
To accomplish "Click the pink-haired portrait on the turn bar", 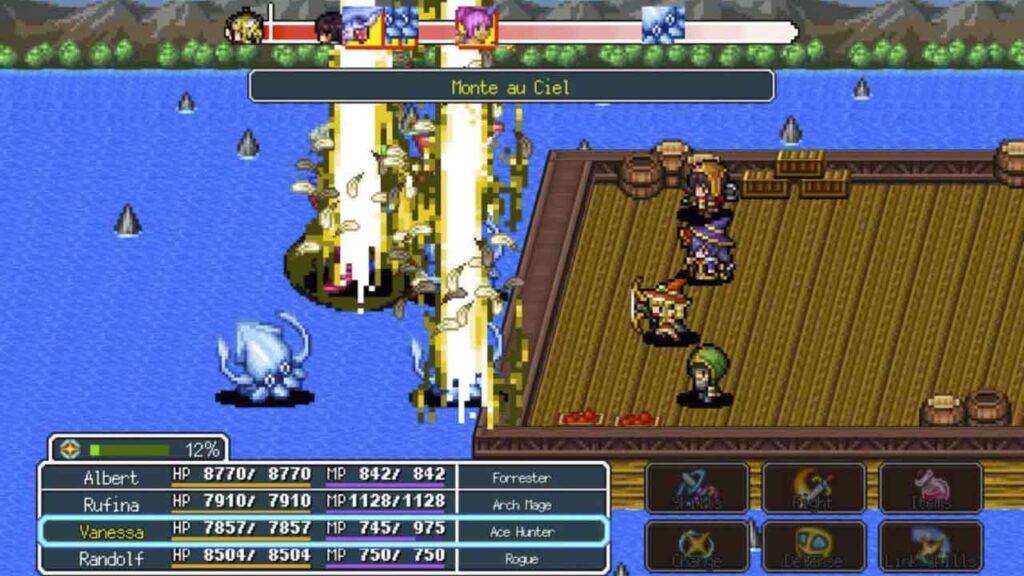I will (476, 26).
